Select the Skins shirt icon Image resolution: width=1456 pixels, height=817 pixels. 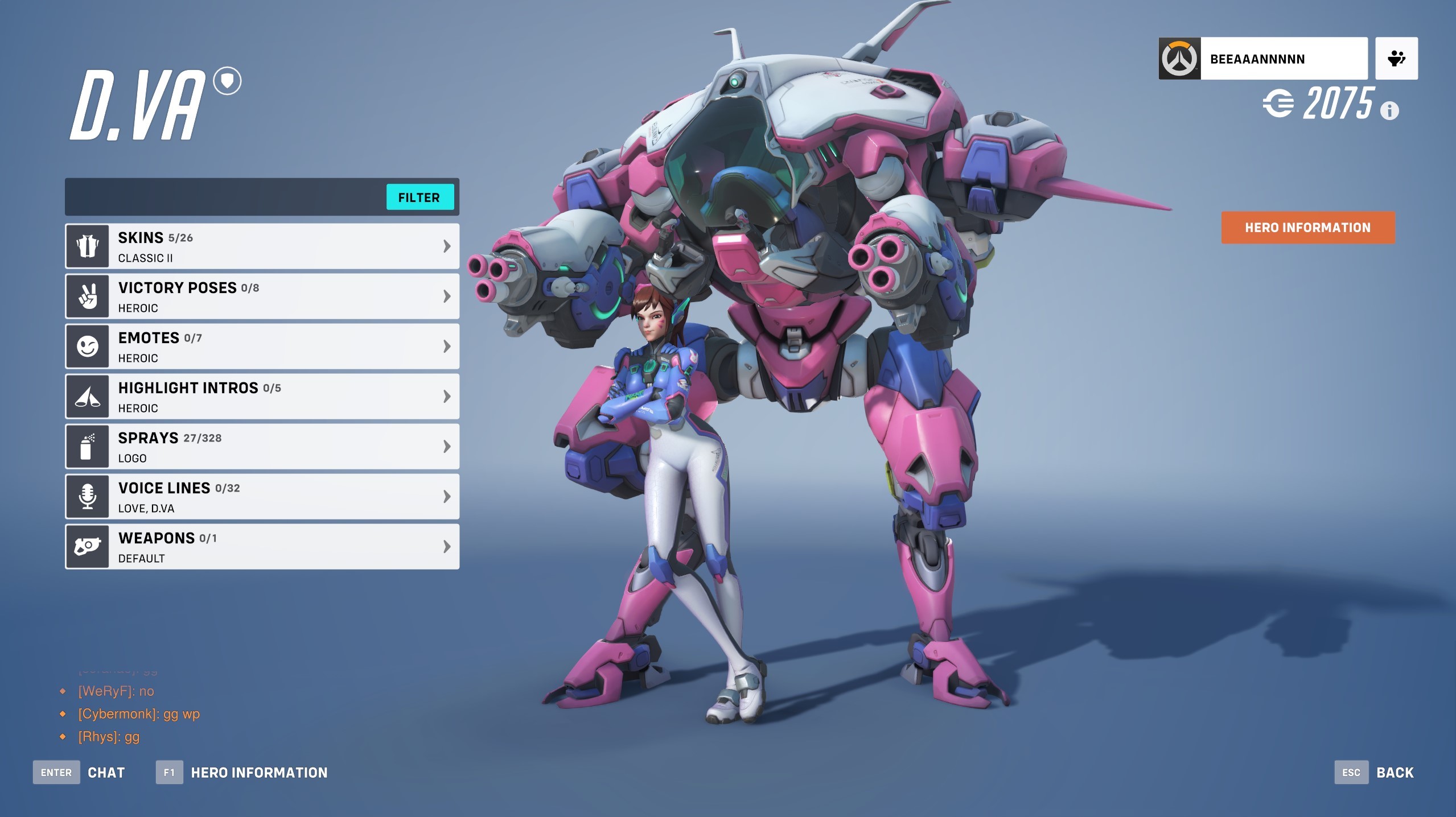87,246
